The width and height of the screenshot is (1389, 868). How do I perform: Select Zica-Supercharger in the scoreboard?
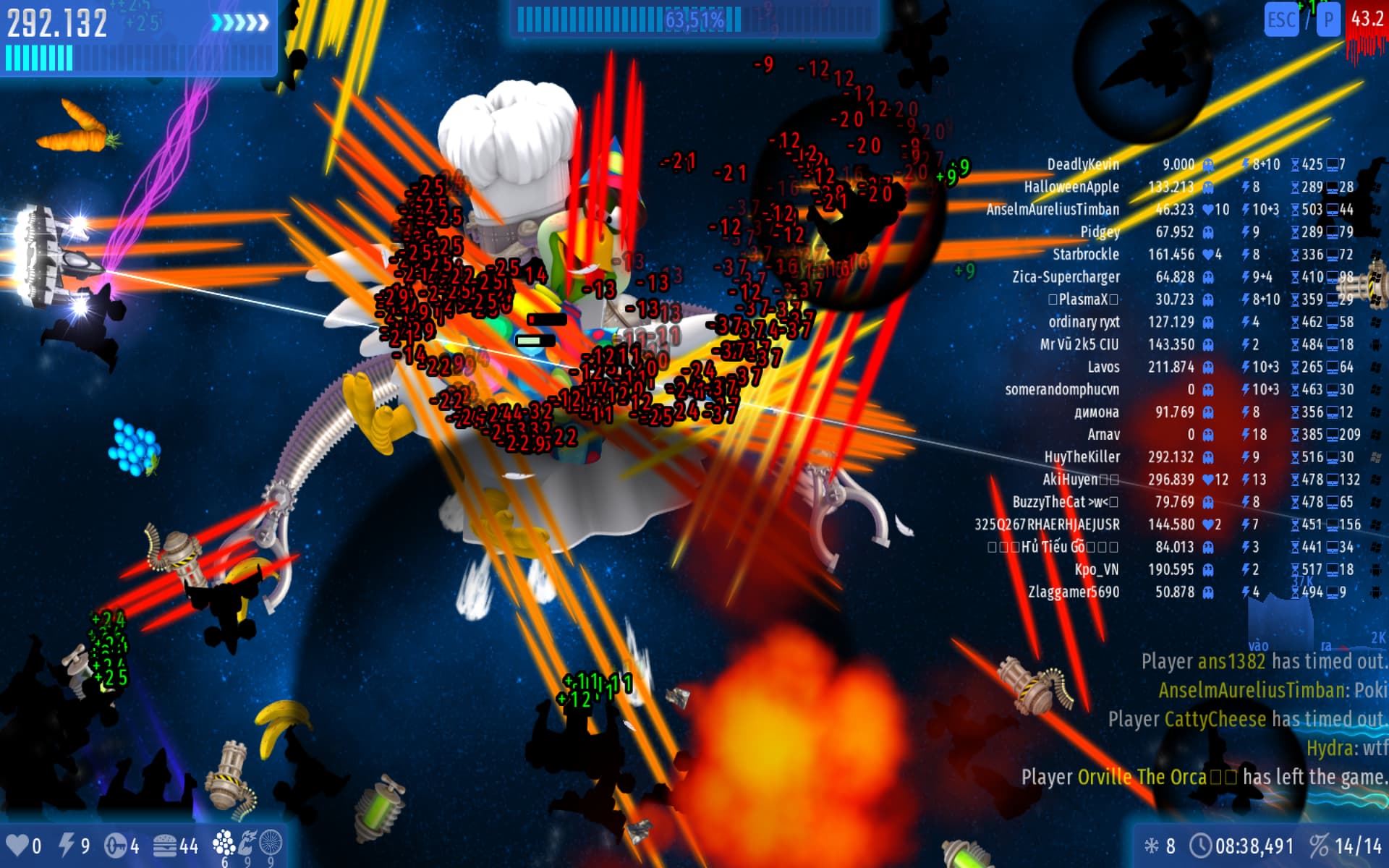(1066, 277)
